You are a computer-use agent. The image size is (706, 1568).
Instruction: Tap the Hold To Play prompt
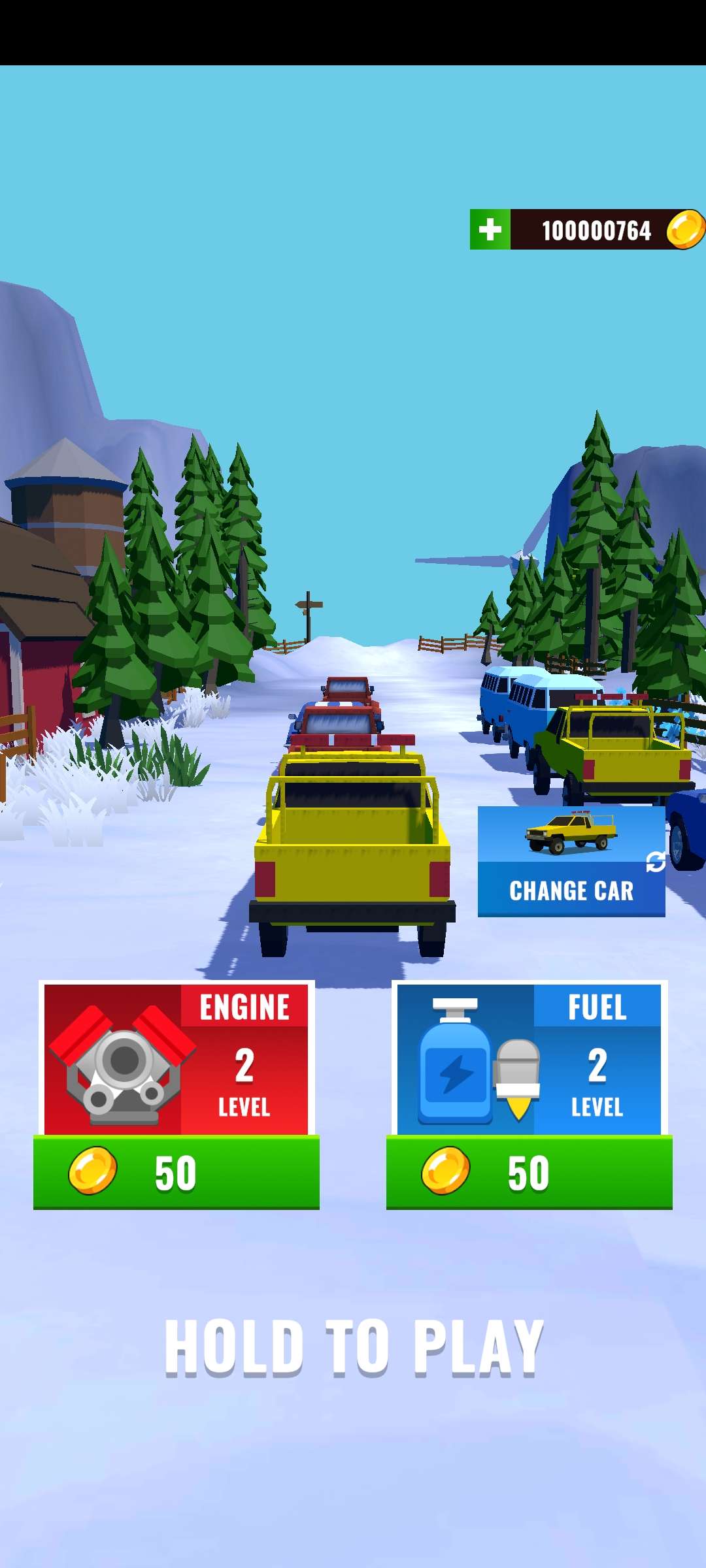click(x=354, y=1347)
